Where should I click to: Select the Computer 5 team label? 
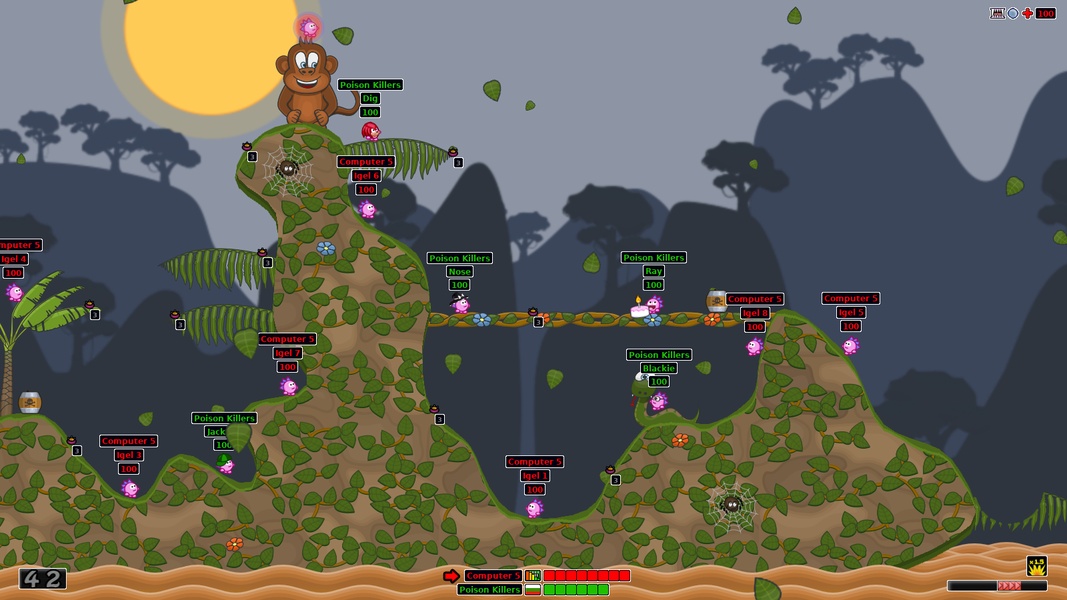[x=492, y=576]
